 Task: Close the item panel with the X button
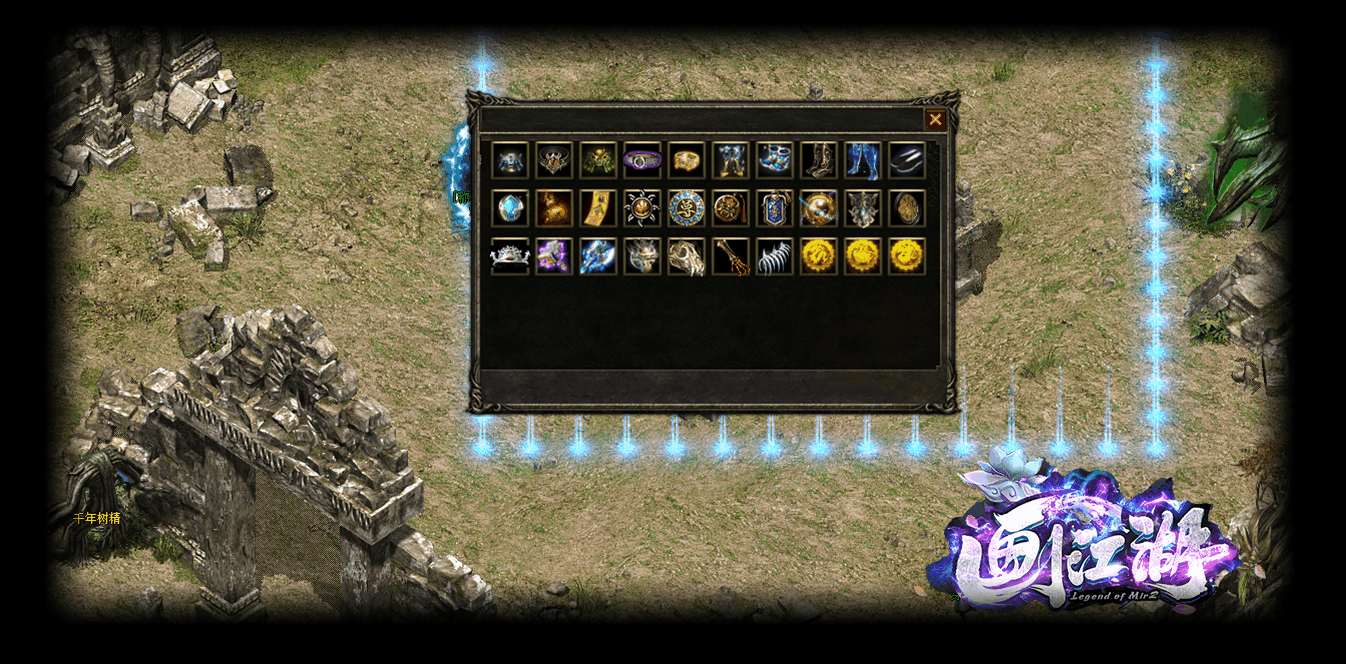[x=935, y=120]
